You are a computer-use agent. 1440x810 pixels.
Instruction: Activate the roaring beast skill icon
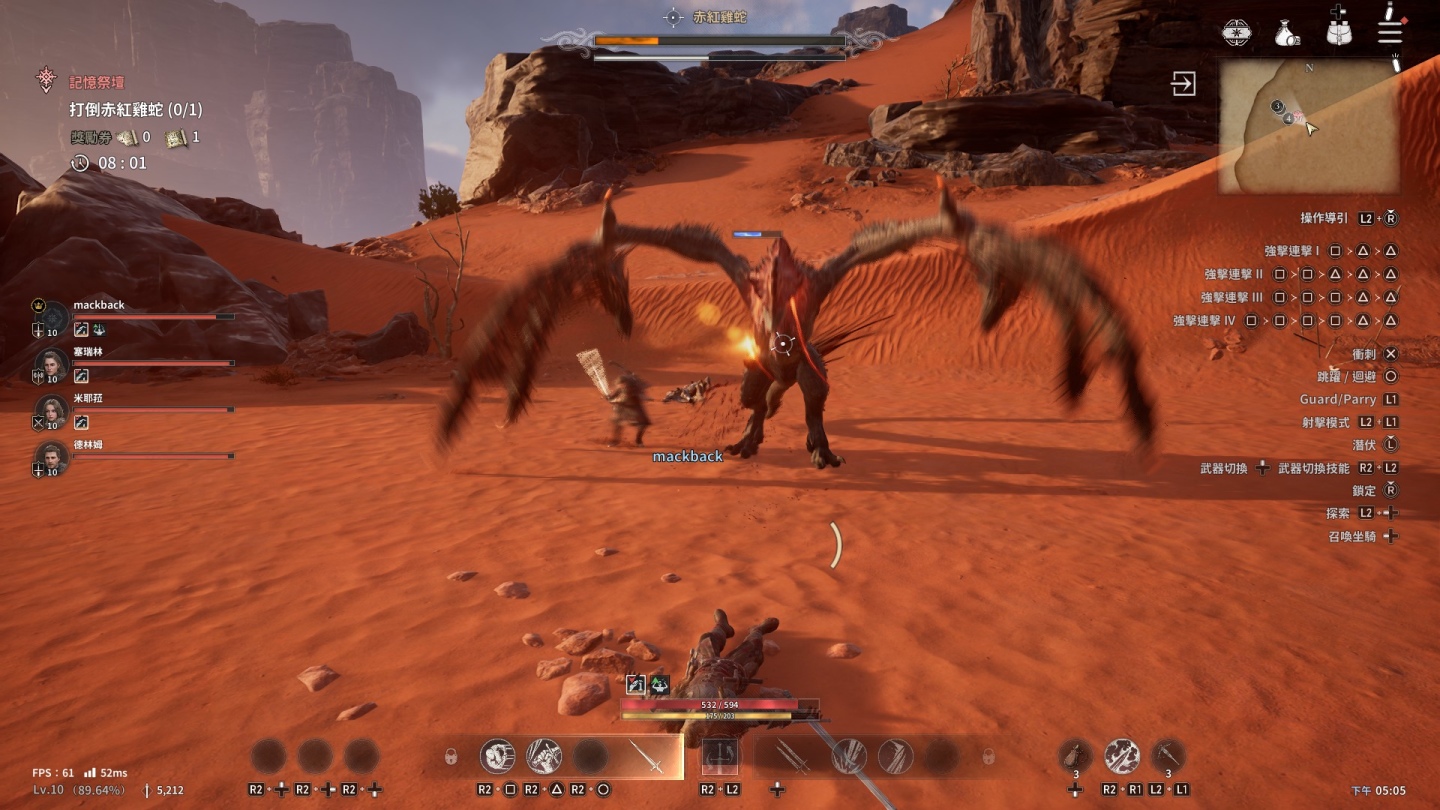point(498,756)
